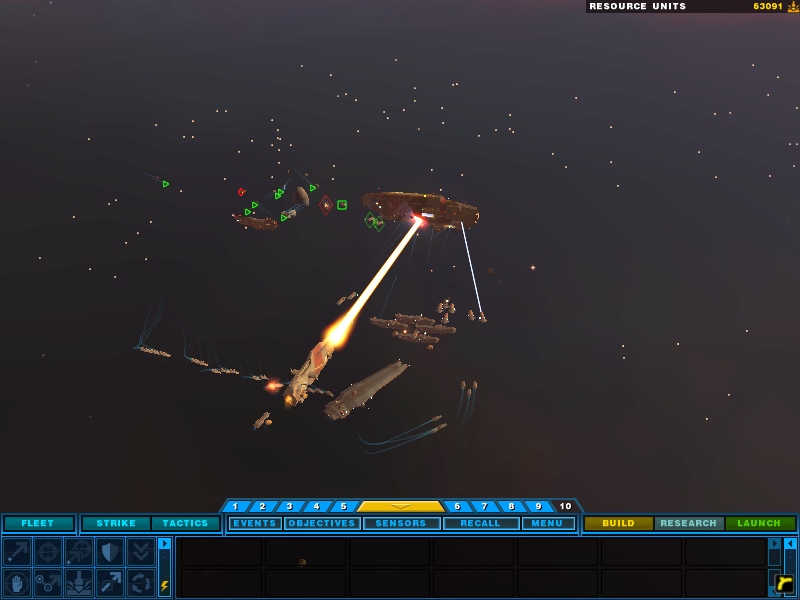Open the Launch manager
This screenshot has width=800, height=600.
[759, 523]
